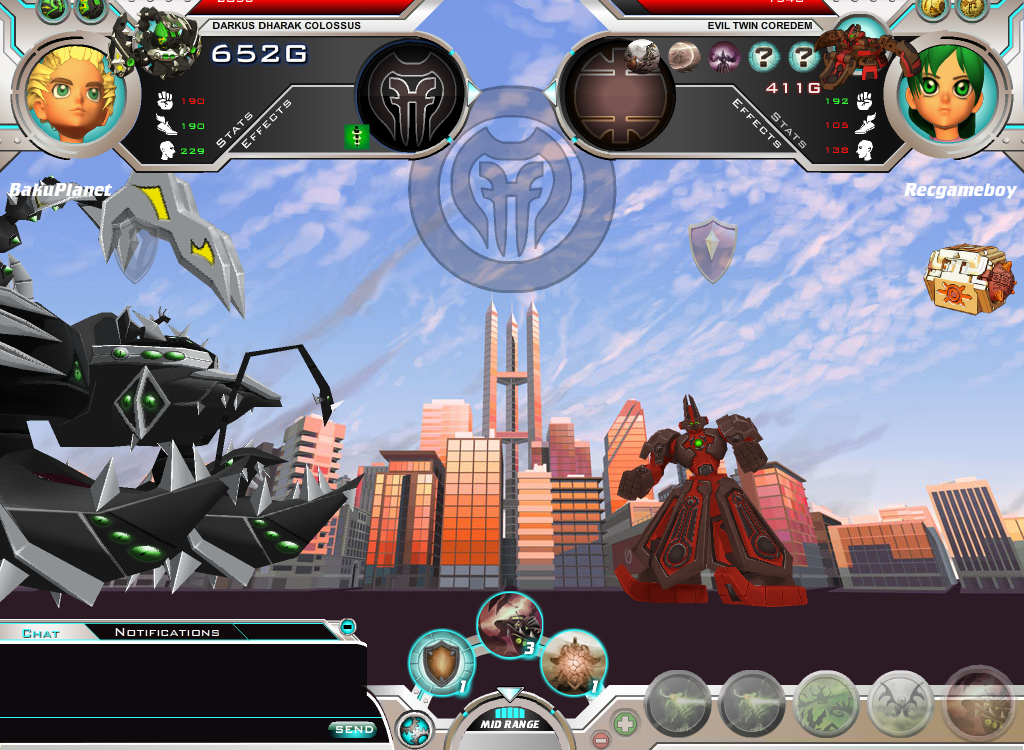The width and height of the screenshot is (1024, 750).
Task: Click the green effect icon on the player panel
Action: [x=357, y=137]
